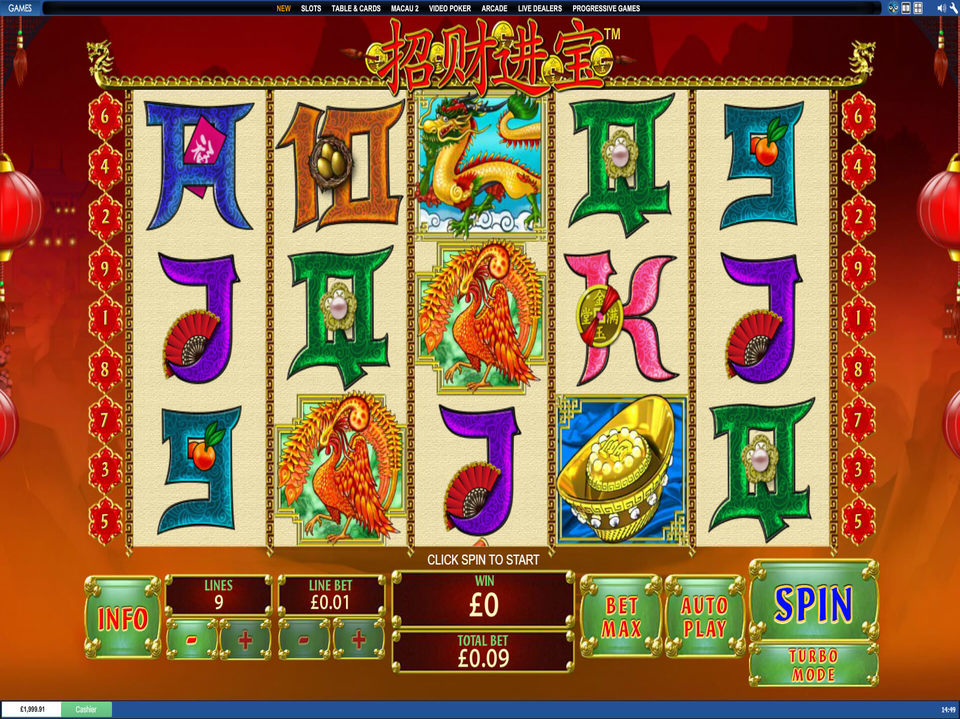Switch to the Arcade category
The width and height of the screenshot is (960, 719).
point(494,8)
